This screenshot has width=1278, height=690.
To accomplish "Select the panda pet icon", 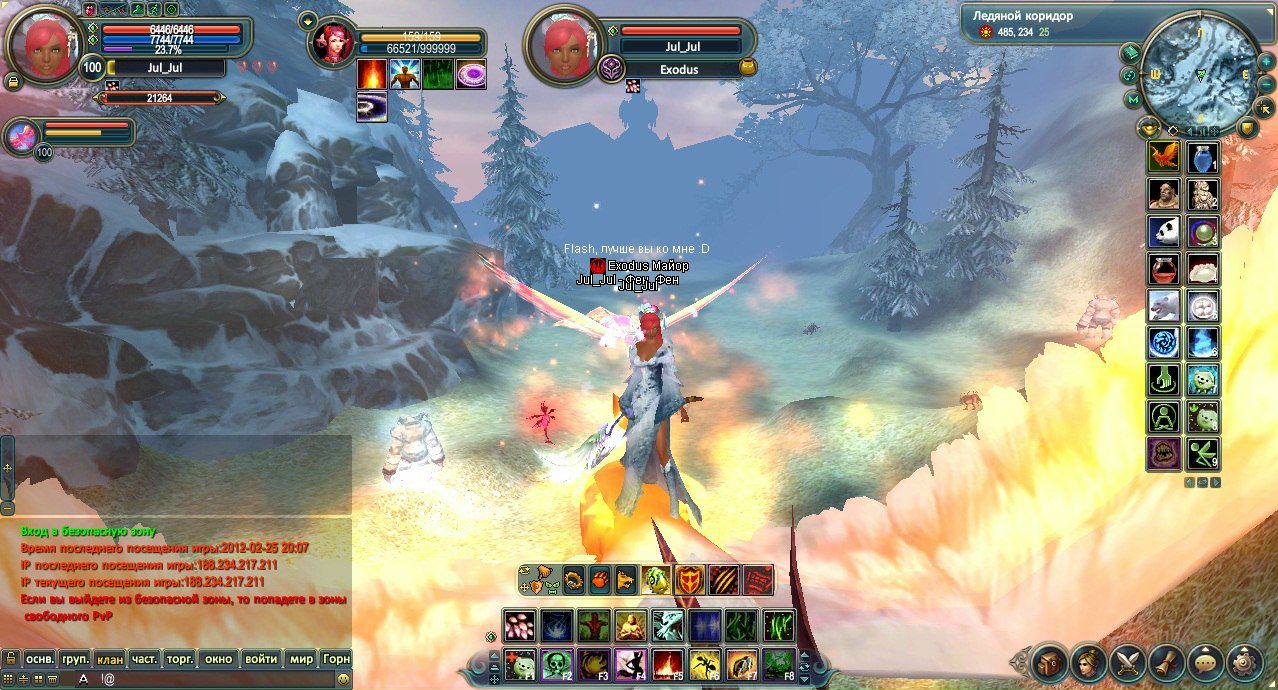I will [x=1164, y=232].
